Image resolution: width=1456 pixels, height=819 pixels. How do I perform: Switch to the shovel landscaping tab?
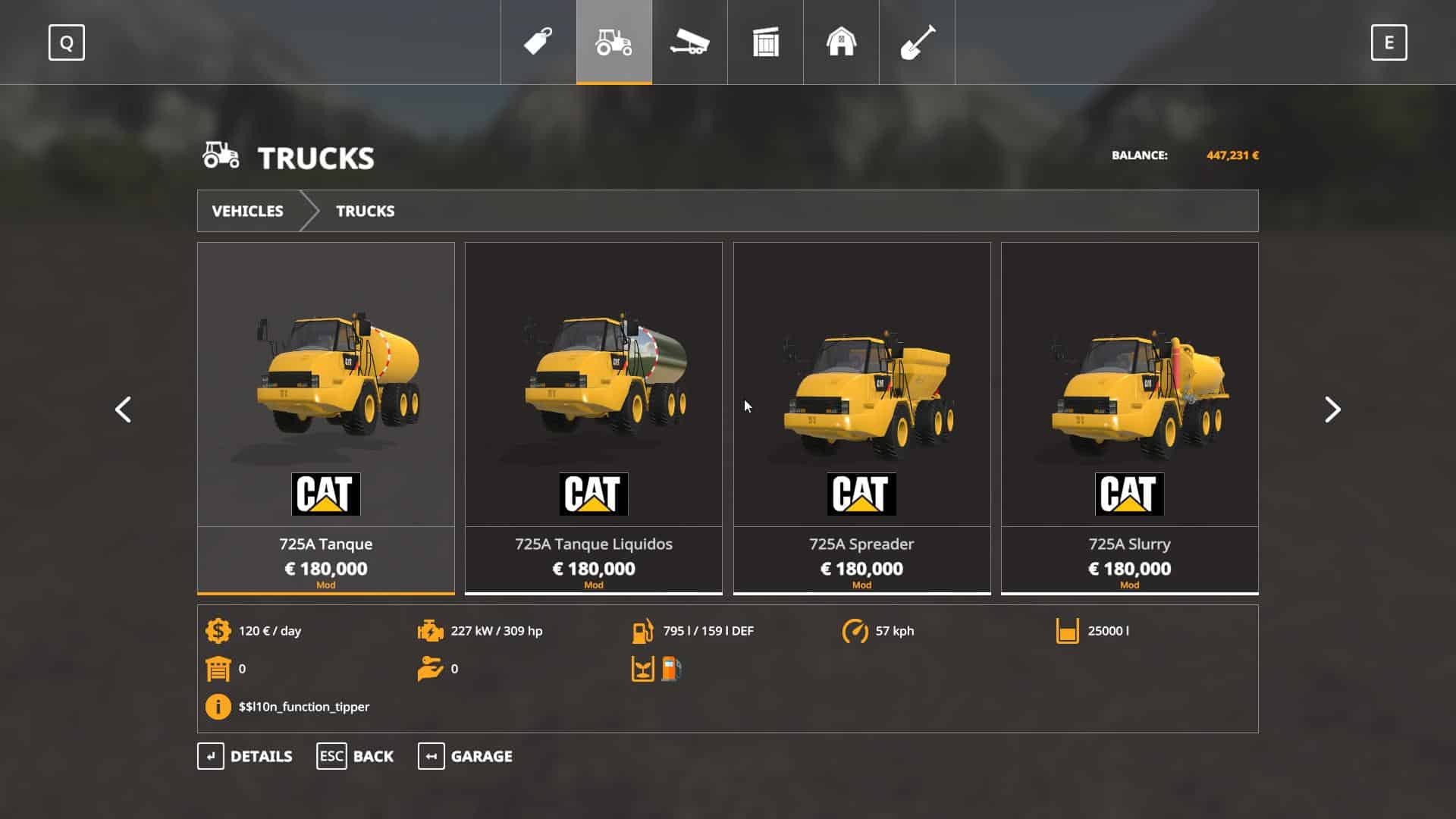coord(917,42)
